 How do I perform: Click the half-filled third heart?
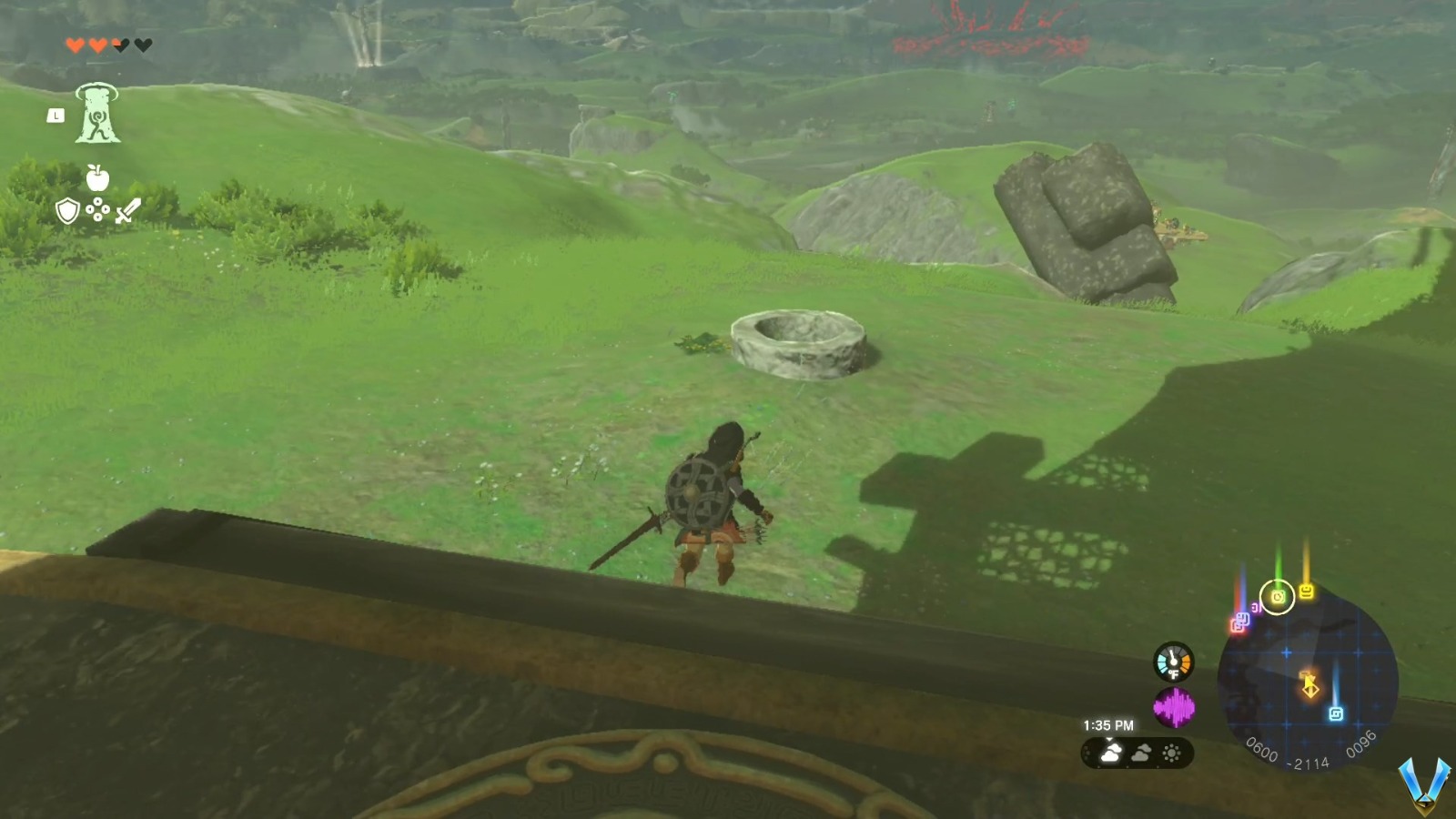click(x=119, y=45)
